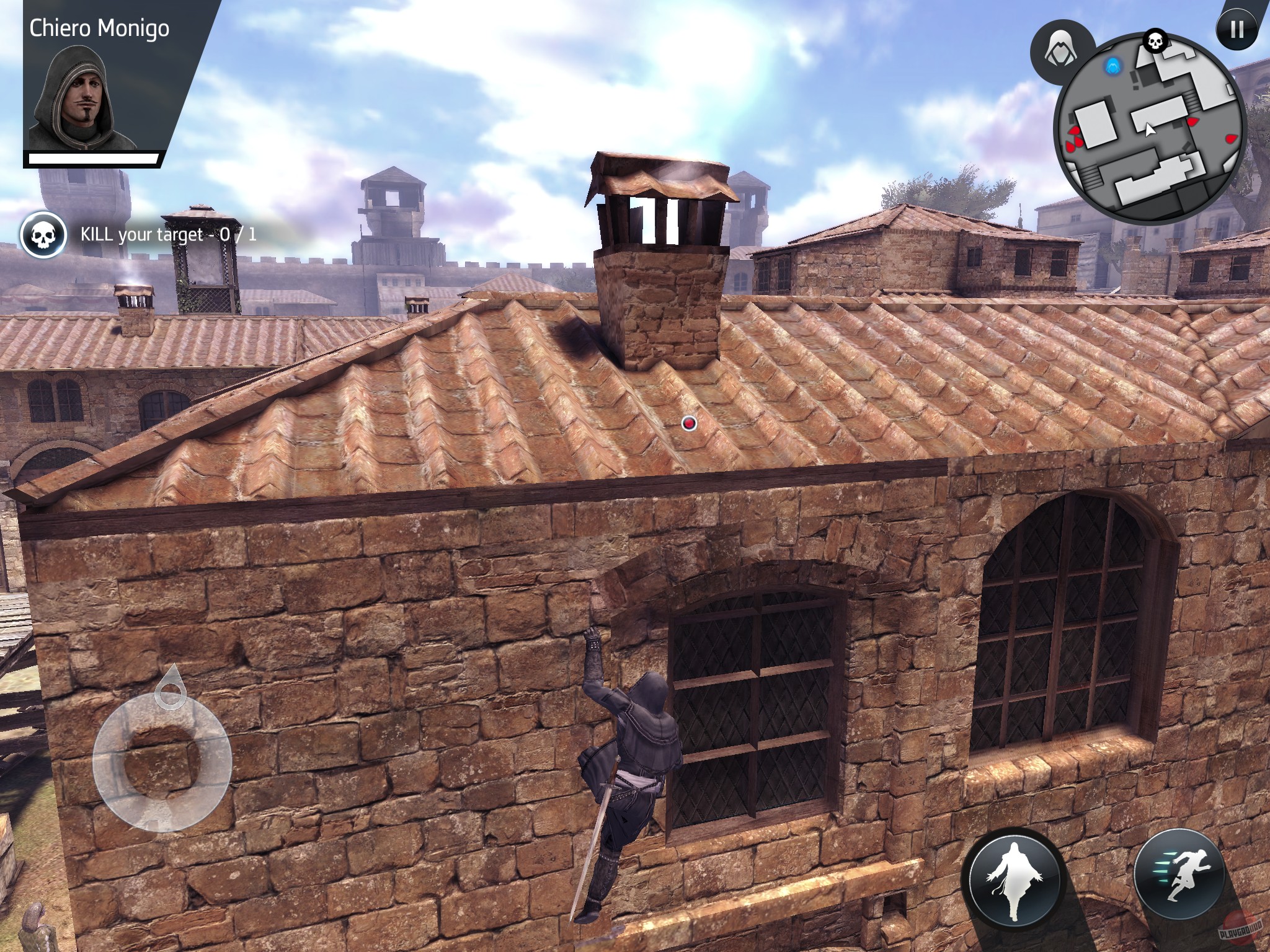Viewport: 1270px width, 952px height.
Task: Select a red enemy blip on the minimap
Action: pos(1193,121)
